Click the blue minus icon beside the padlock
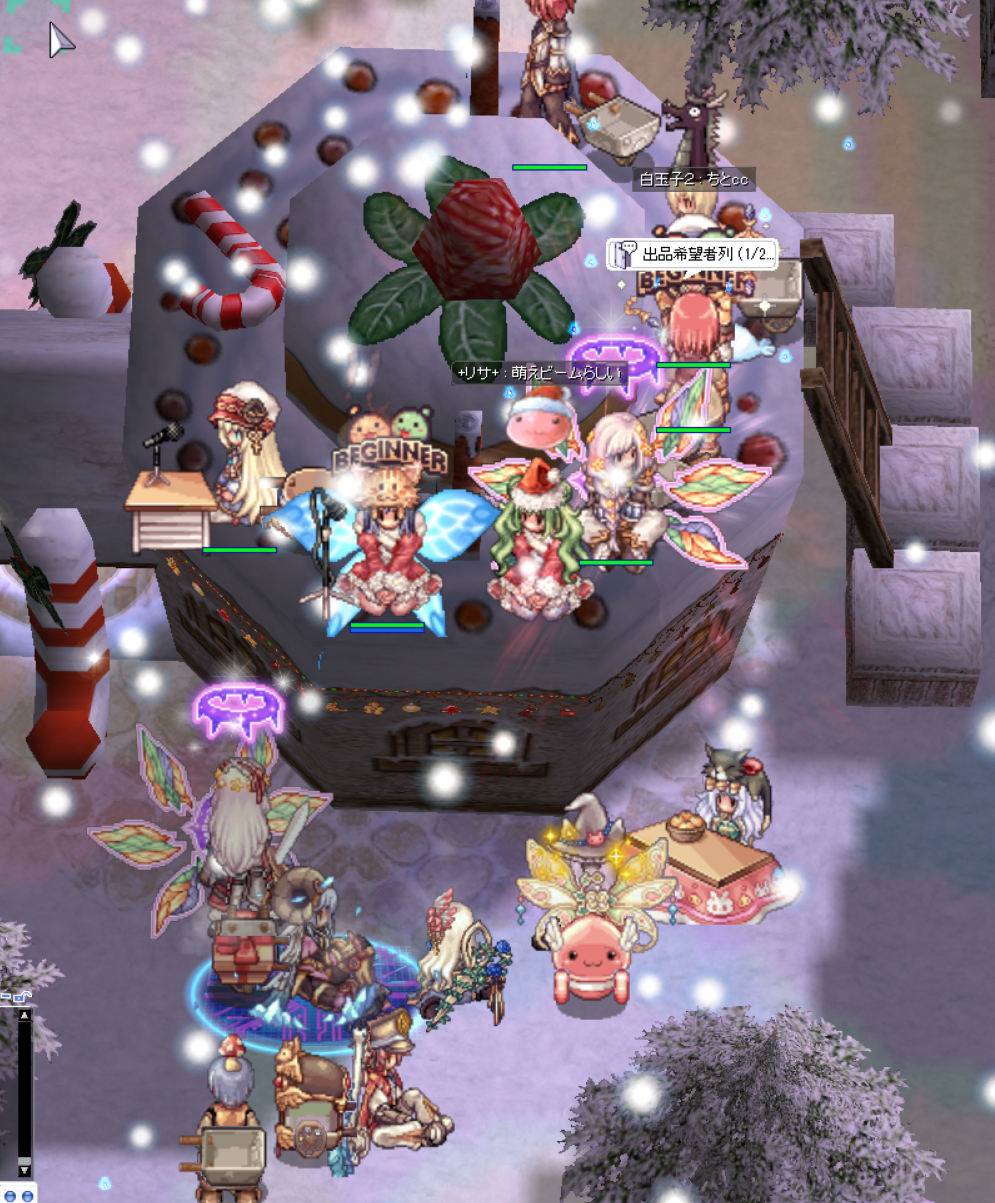This screenshot has height=1203, width=995. click(6, 997)
